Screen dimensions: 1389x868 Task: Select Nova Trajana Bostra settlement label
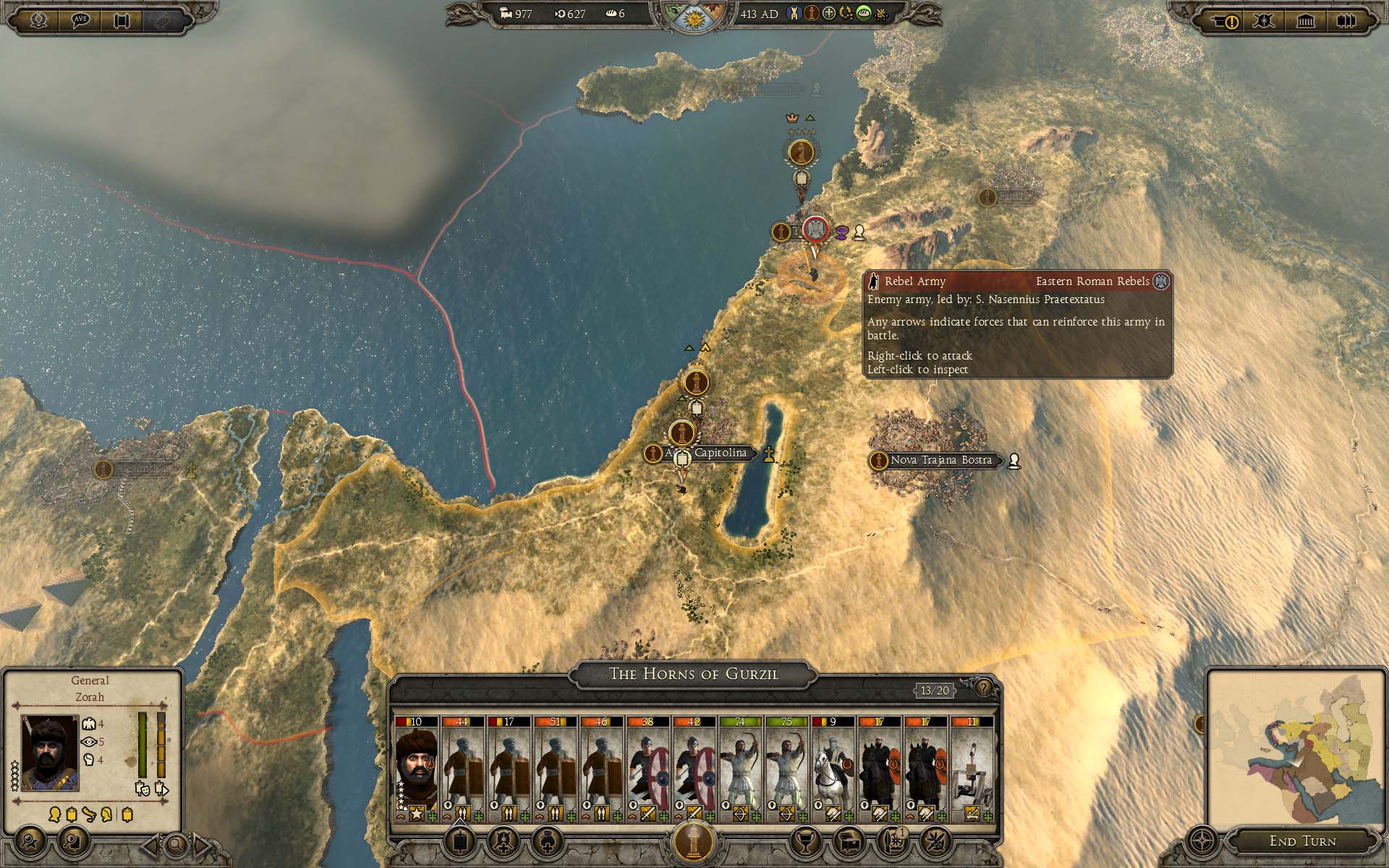(x=940, y=460)
